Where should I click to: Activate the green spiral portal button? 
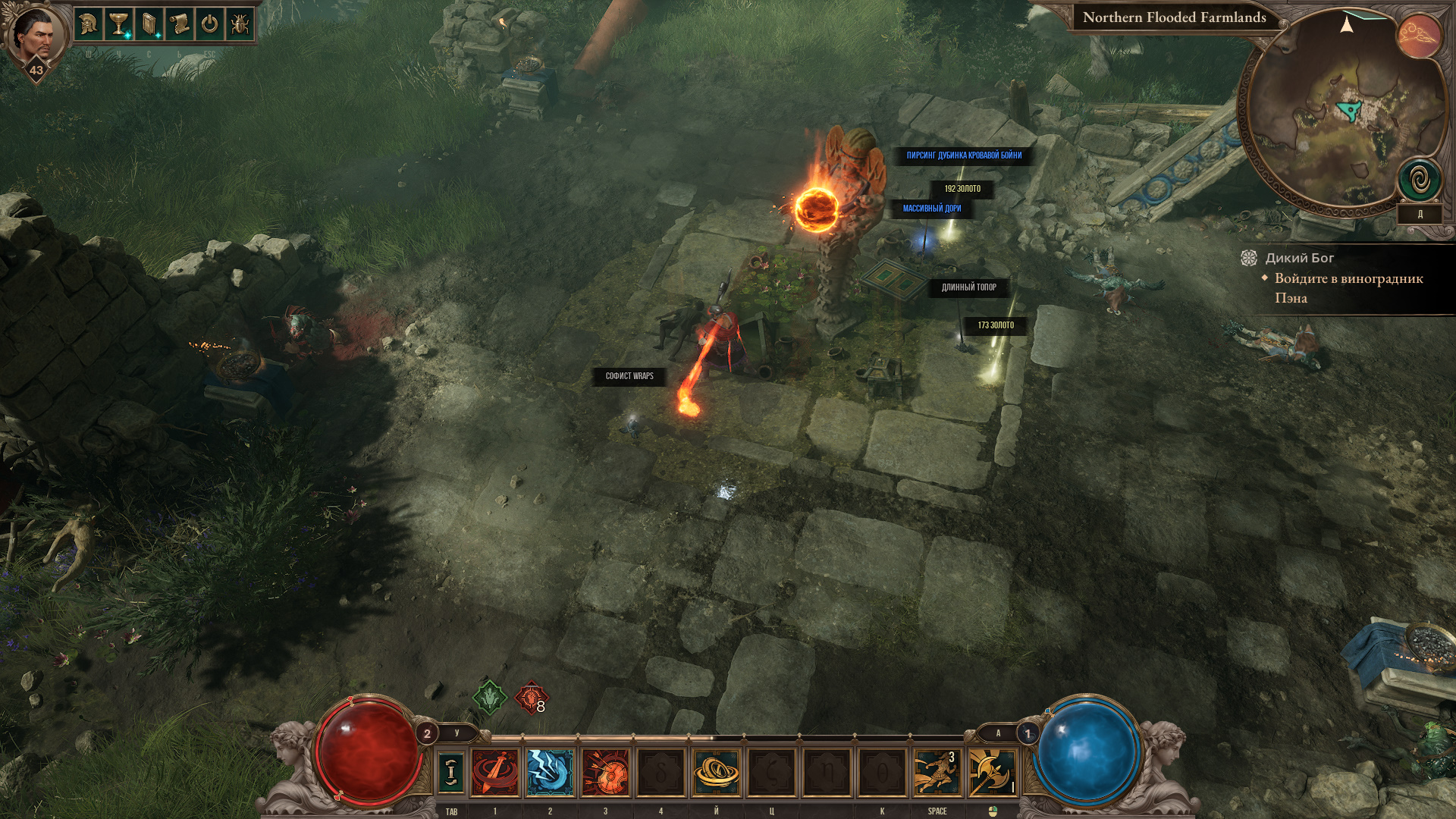(1420, 180)
